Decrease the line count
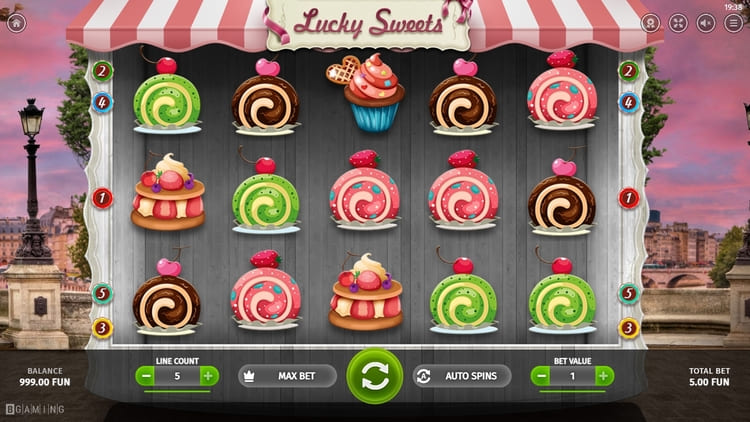 146,376
